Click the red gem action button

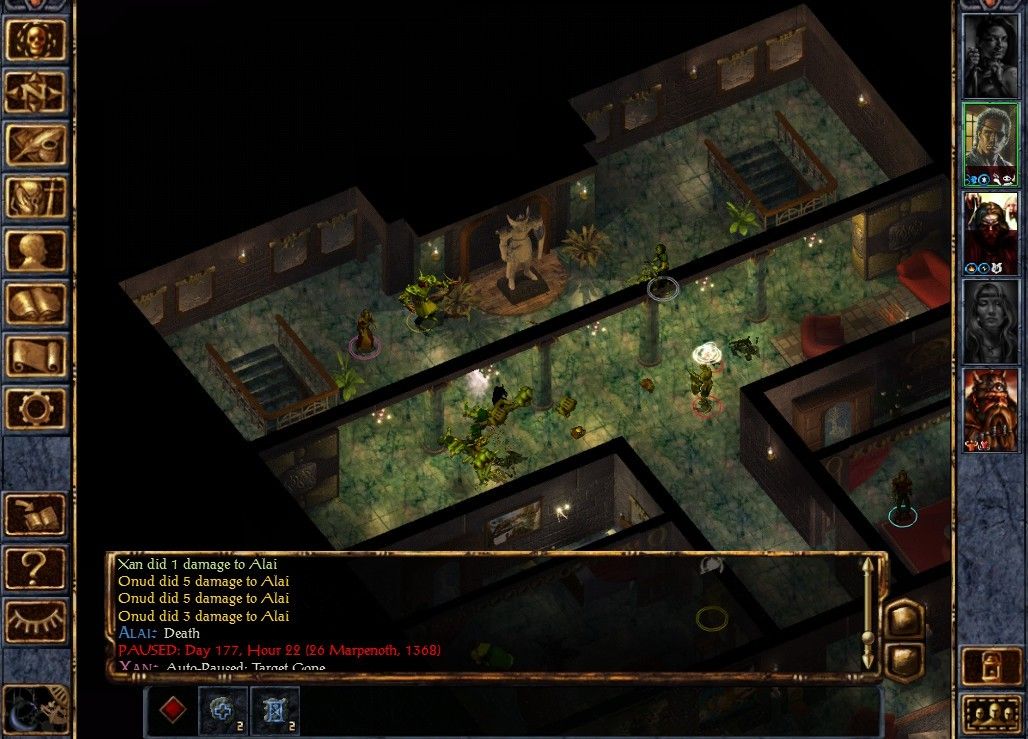(173, 710)
